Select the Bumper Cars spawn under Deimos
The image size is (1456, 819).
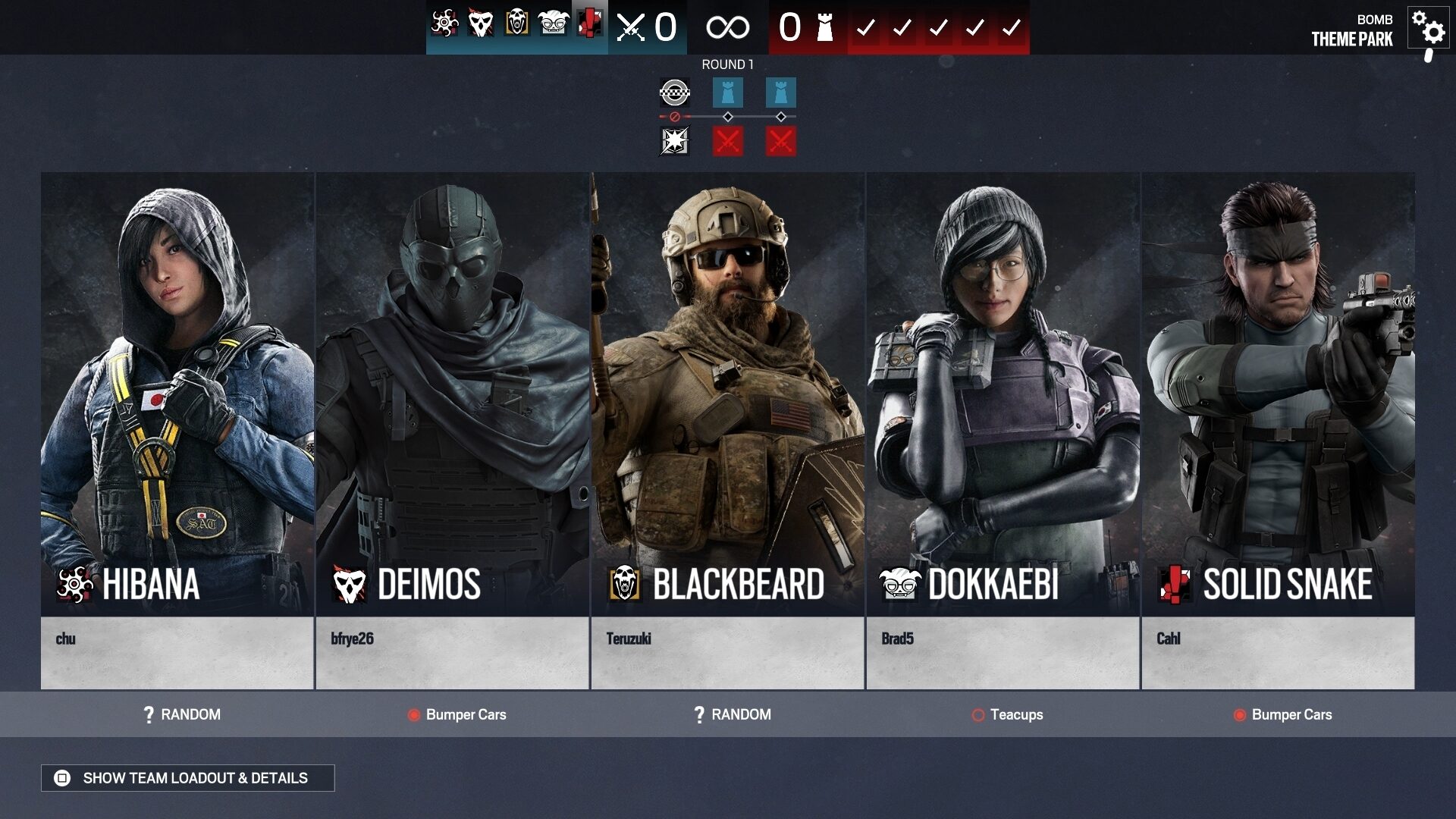tap(457, 714)
